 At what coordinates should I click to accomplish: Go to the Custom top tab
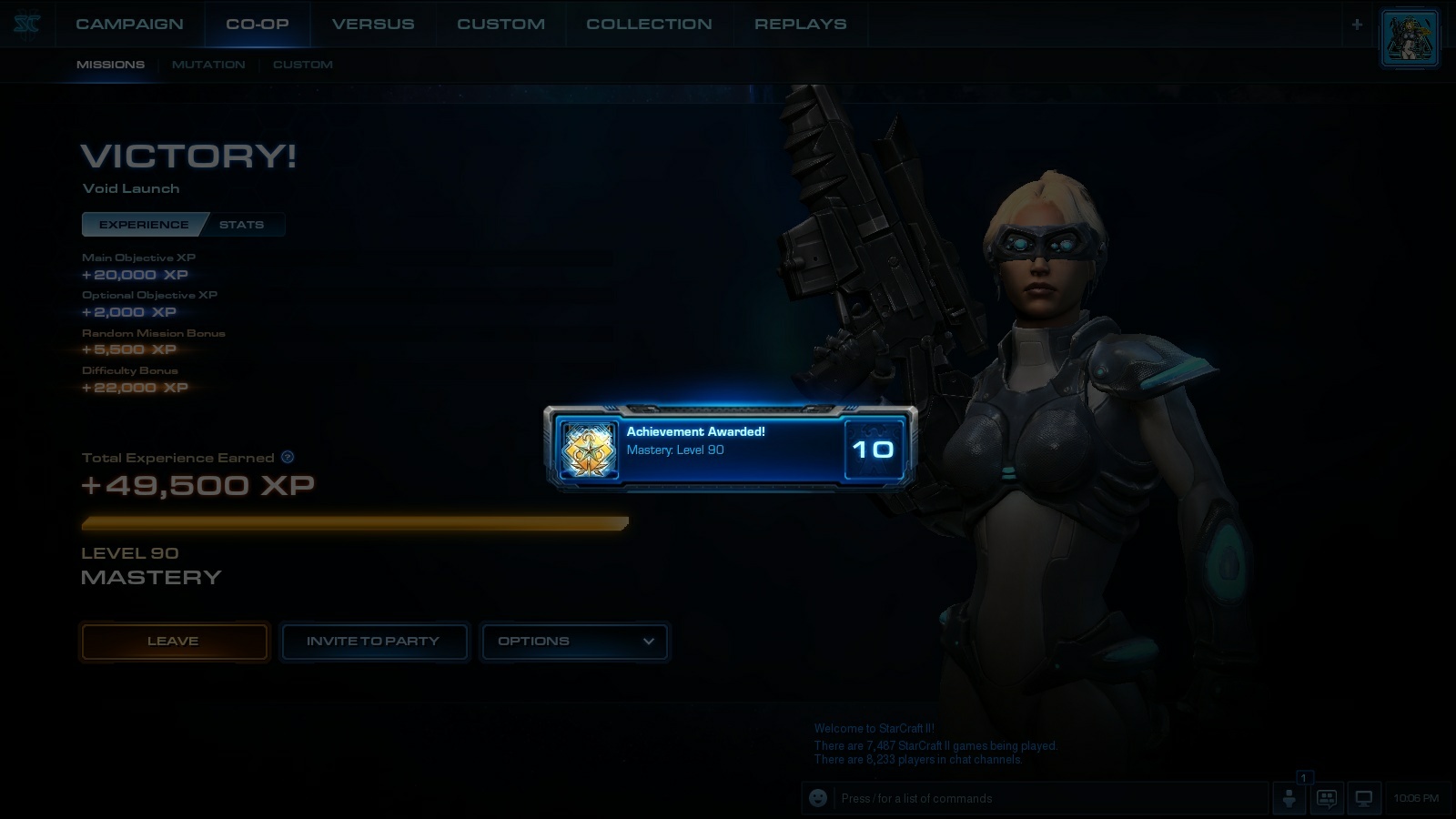pos(500,24)
